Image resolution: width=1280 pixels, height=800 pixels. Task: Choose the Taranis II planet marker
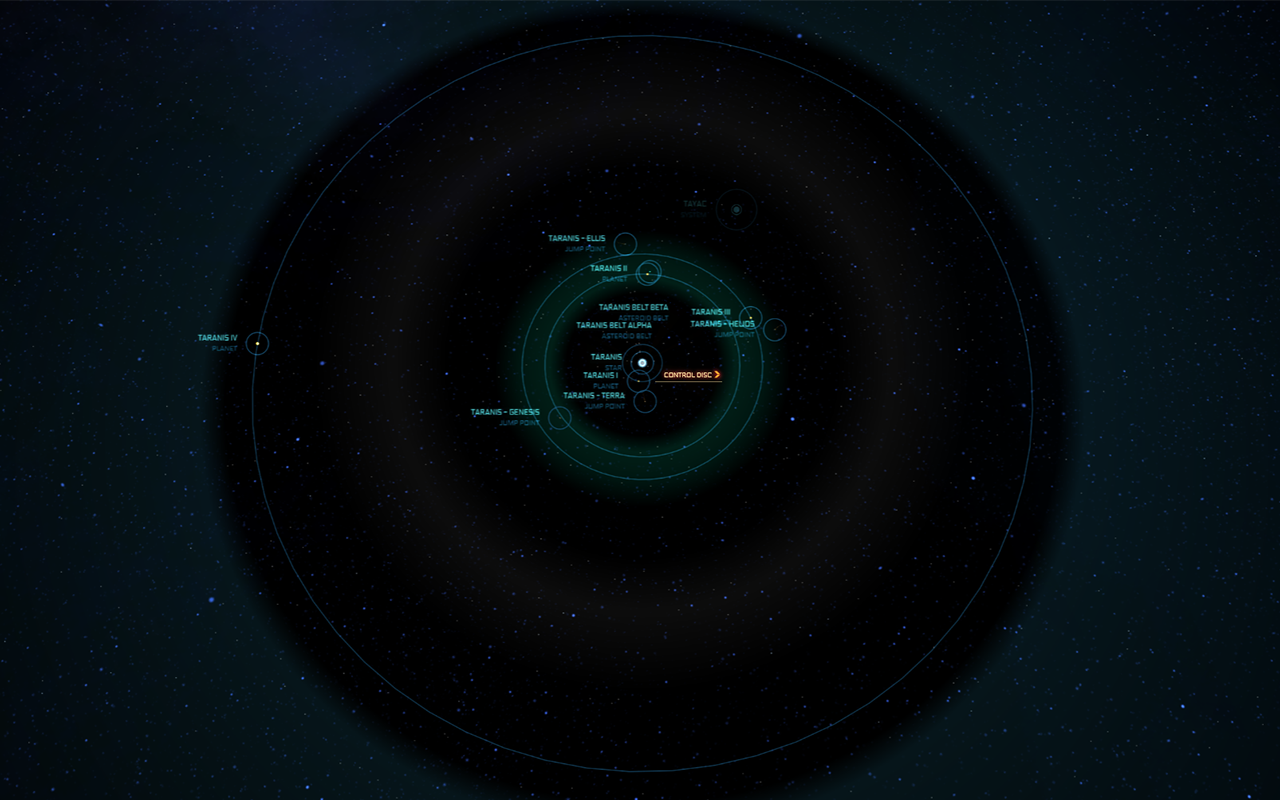(x=648, y=273)
